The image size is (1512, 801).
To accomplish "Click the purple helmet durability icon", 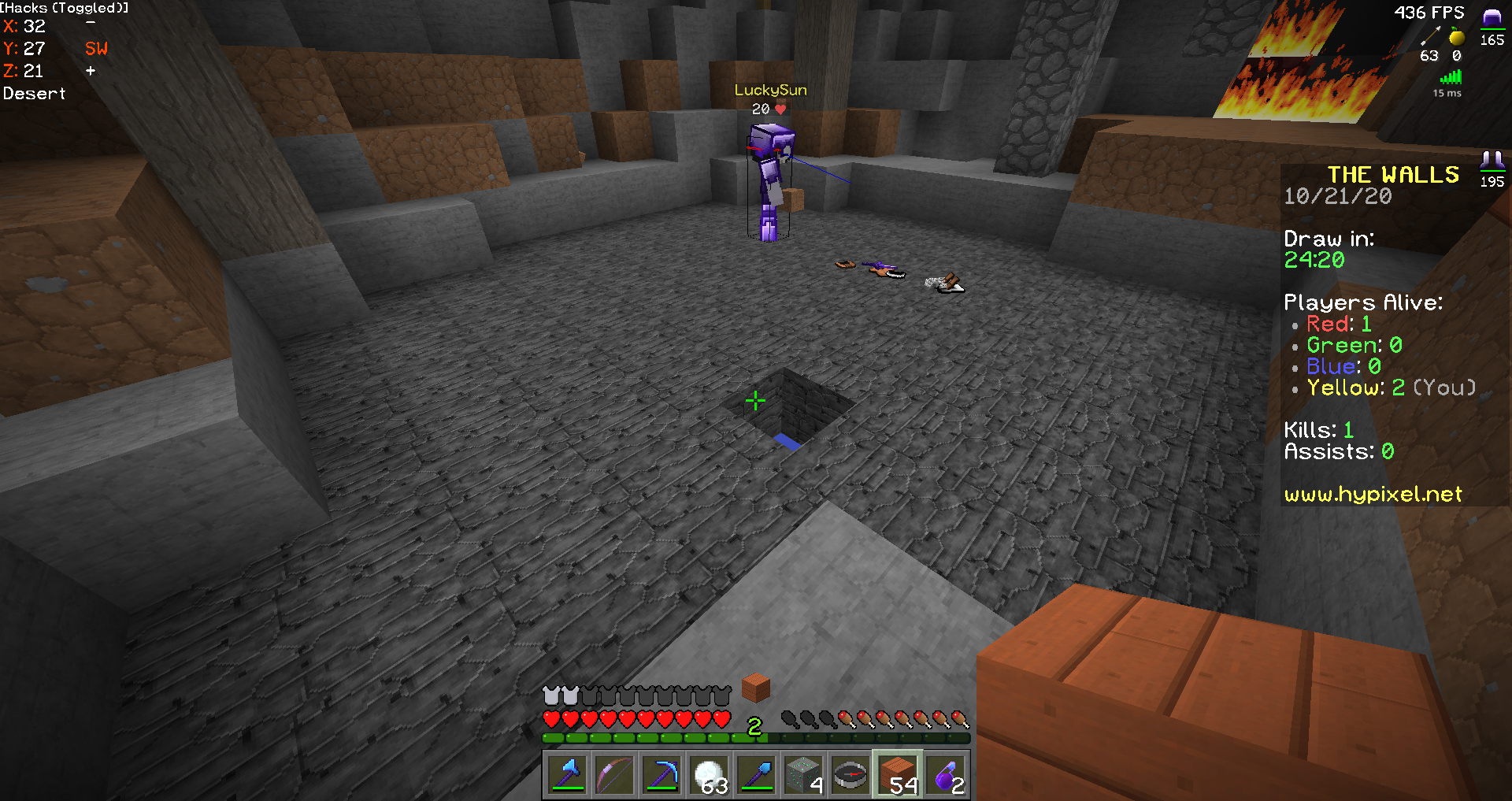I will pyautogui.click(x=1491, y=16).
